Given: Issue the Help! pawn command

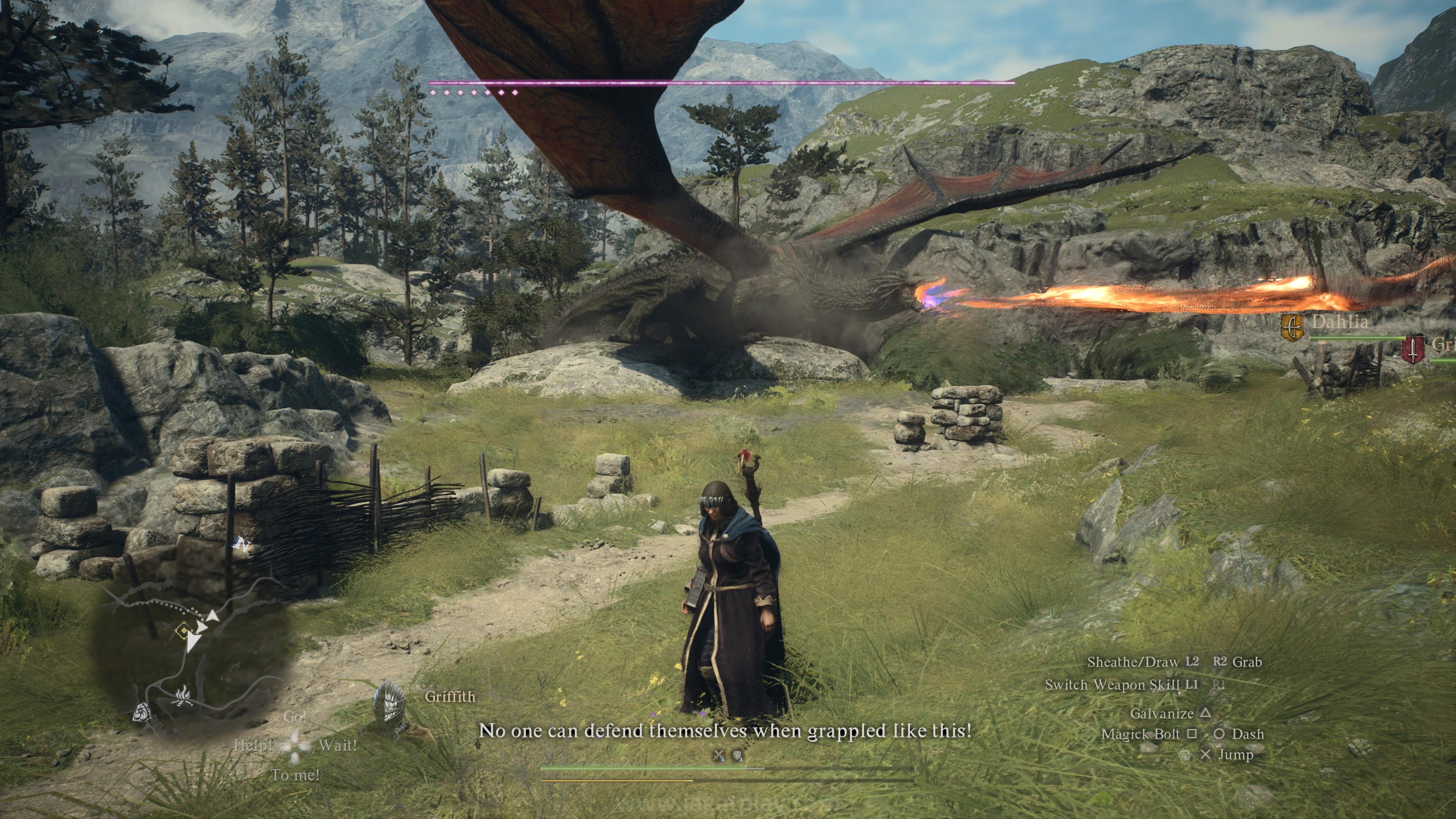Looking at the screenshot, I should coord(253,745).
